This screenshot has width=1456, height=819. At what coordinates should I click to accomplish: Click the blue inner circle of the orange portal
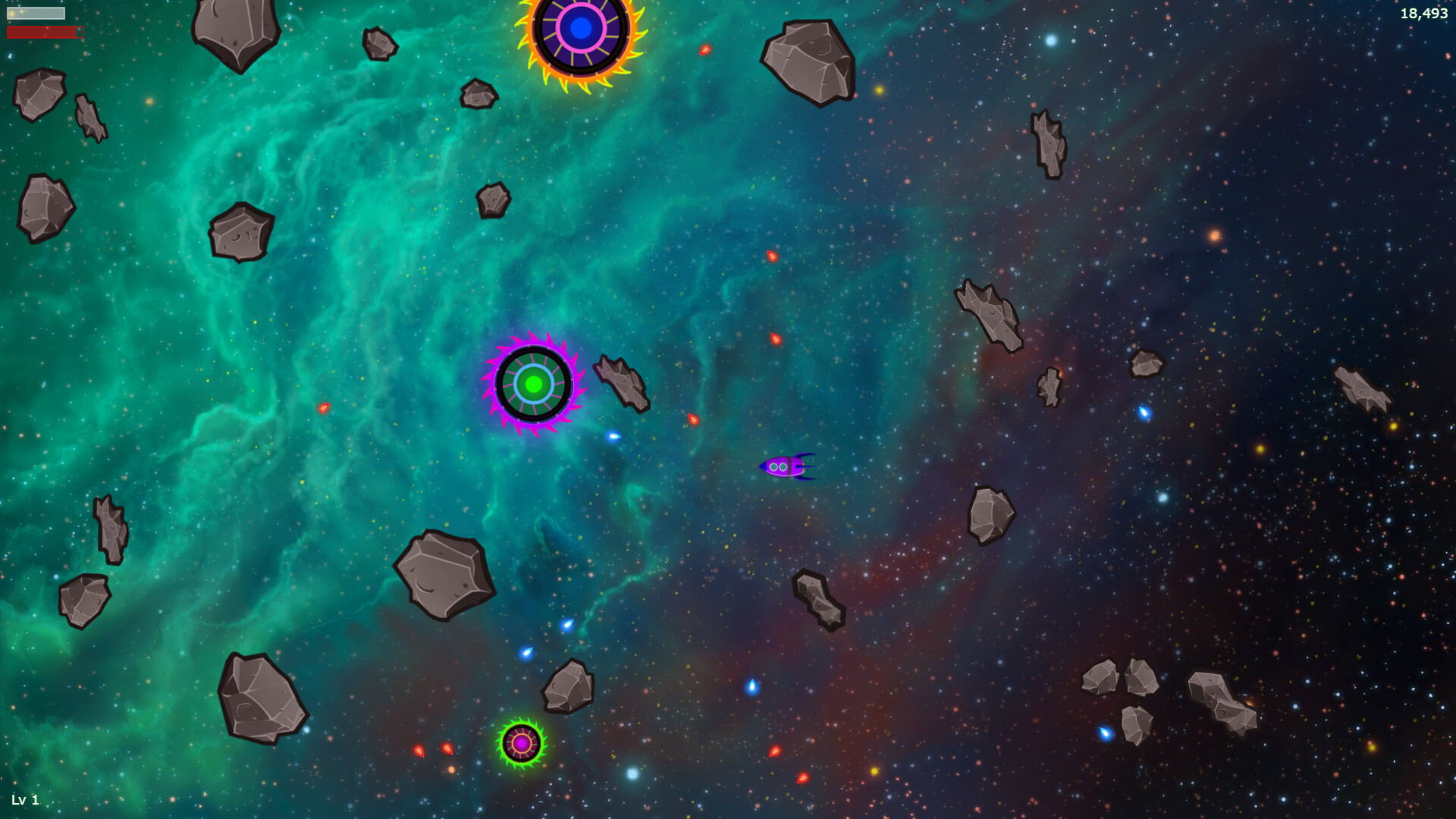point(581,27)
